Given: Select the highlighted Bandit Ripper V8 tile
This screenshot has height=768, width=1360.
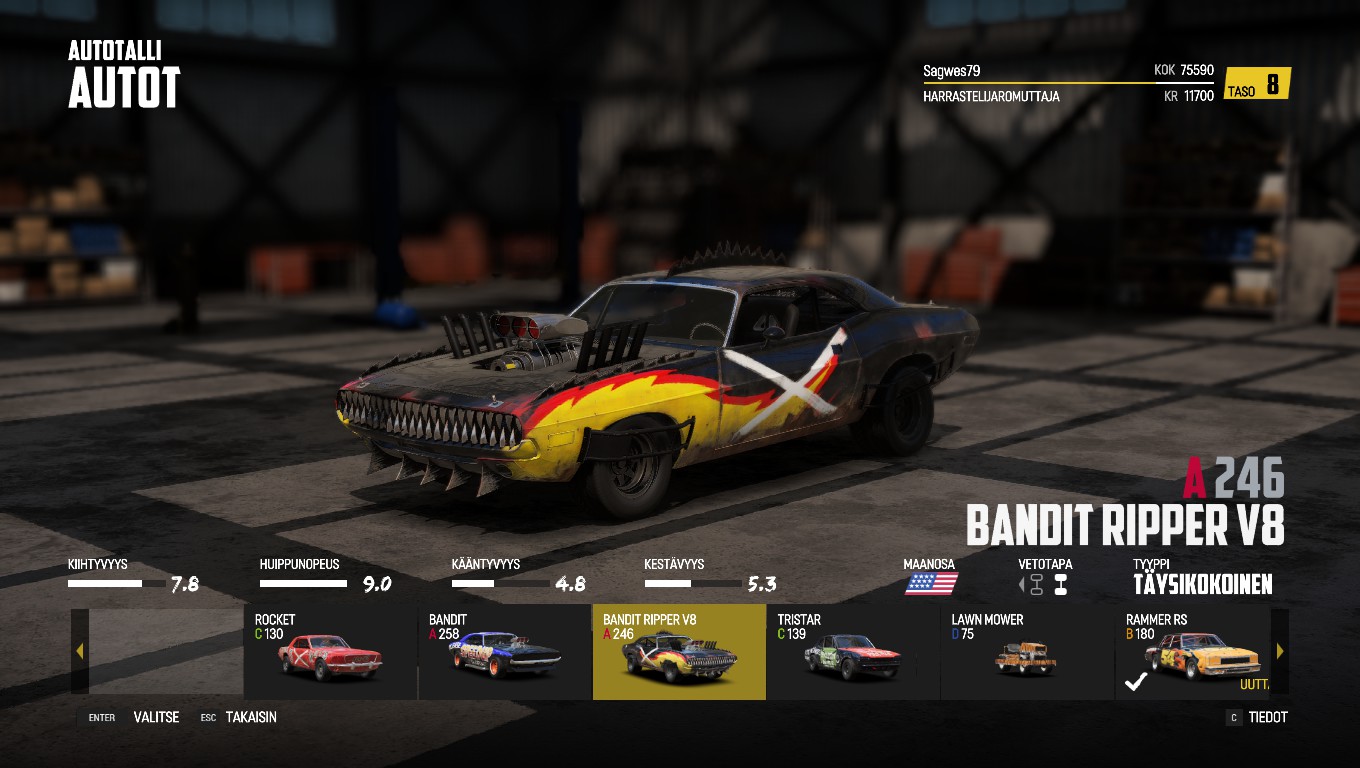Looking at the screenshot, I should (x=679, y=652).
